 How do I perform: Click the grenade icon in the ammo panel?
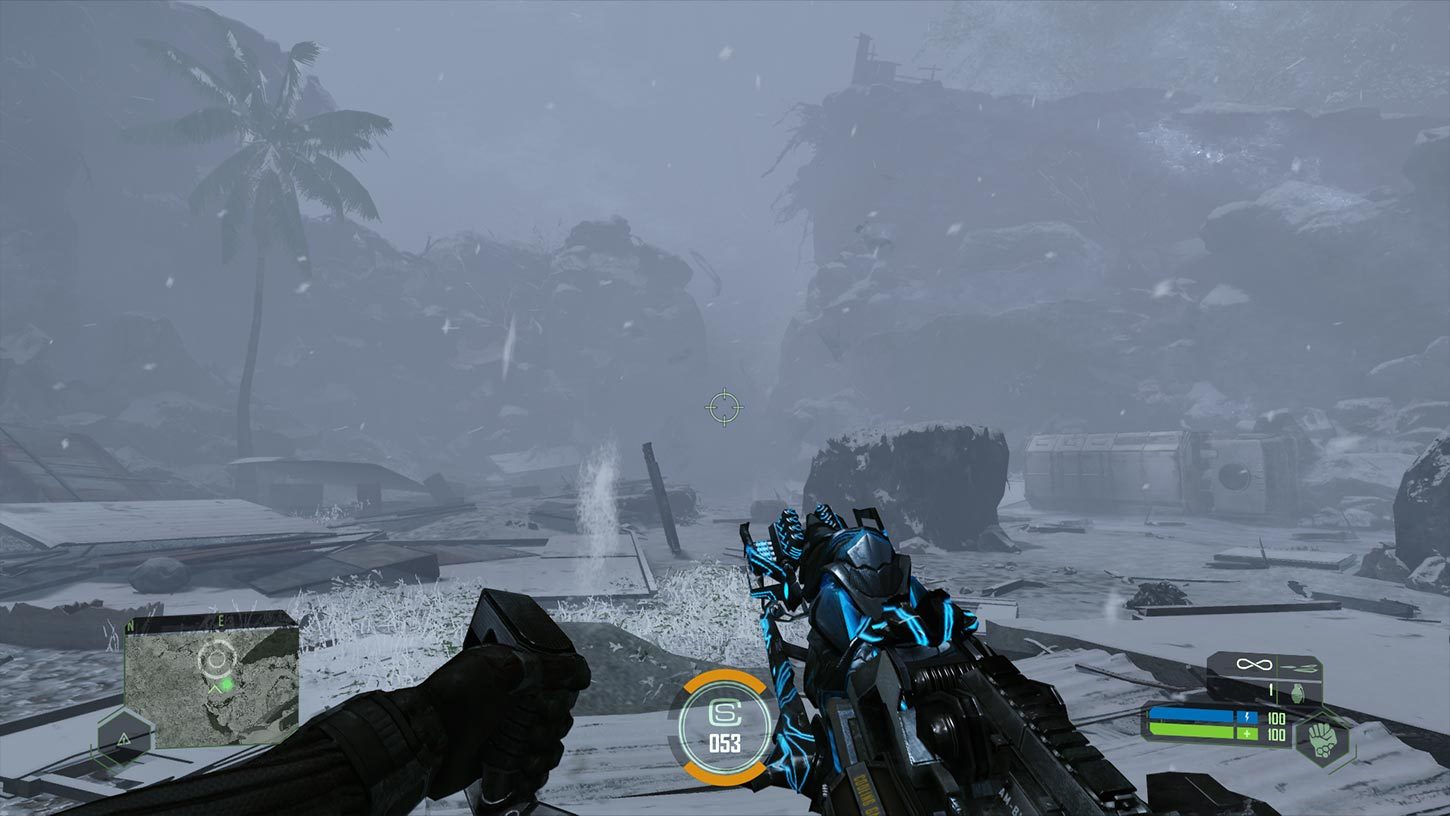tap(1299, 693)
